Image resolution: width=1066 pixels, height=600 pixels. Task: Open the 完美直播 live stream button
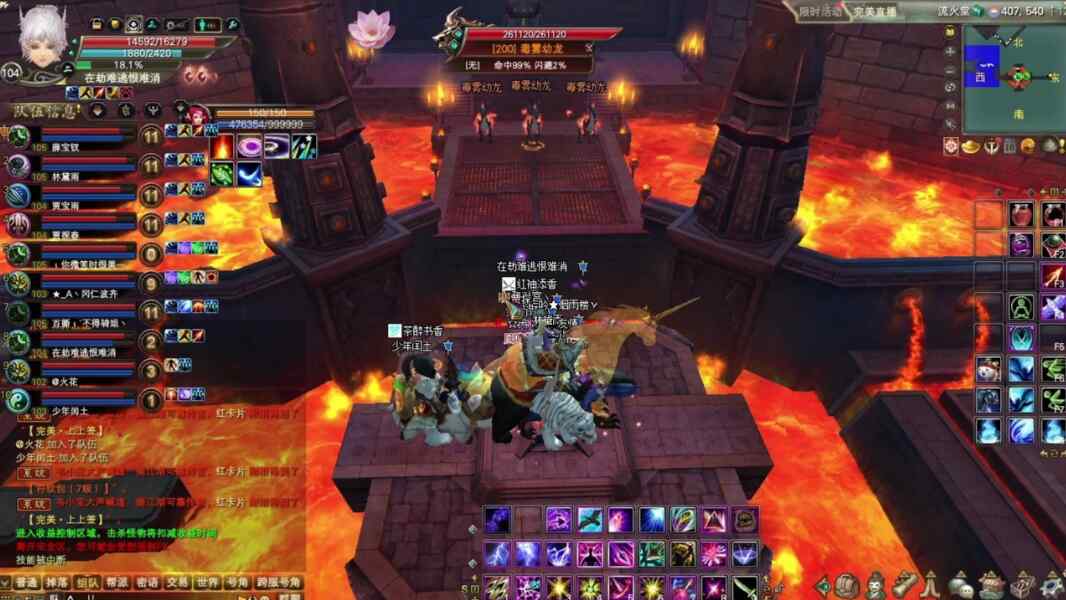tap(874, 12)
